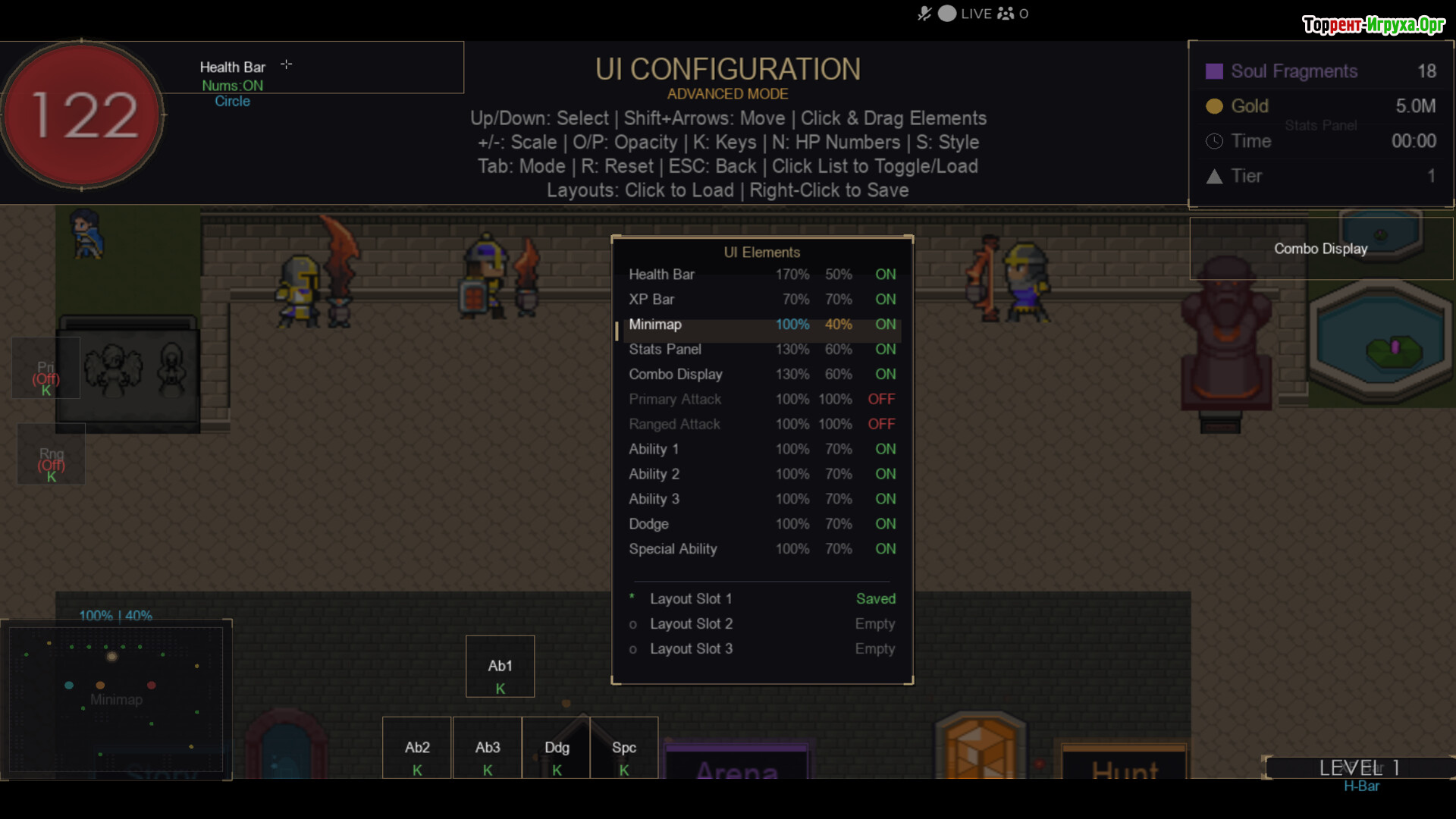The height and width of the screenshot is (819, 1456).
Task: Pick Ability 3 from UI Elements
Action: [x=761, y=500]
